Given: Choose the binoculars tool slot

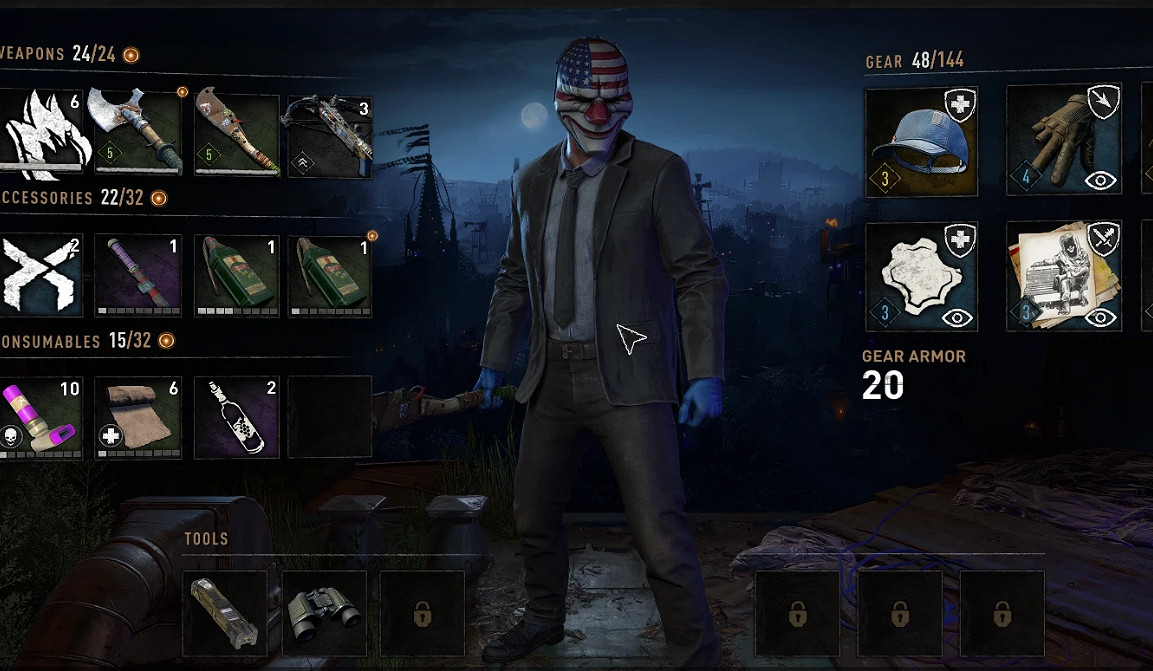Looking at the screenshot, I should [x=324, y=613].
